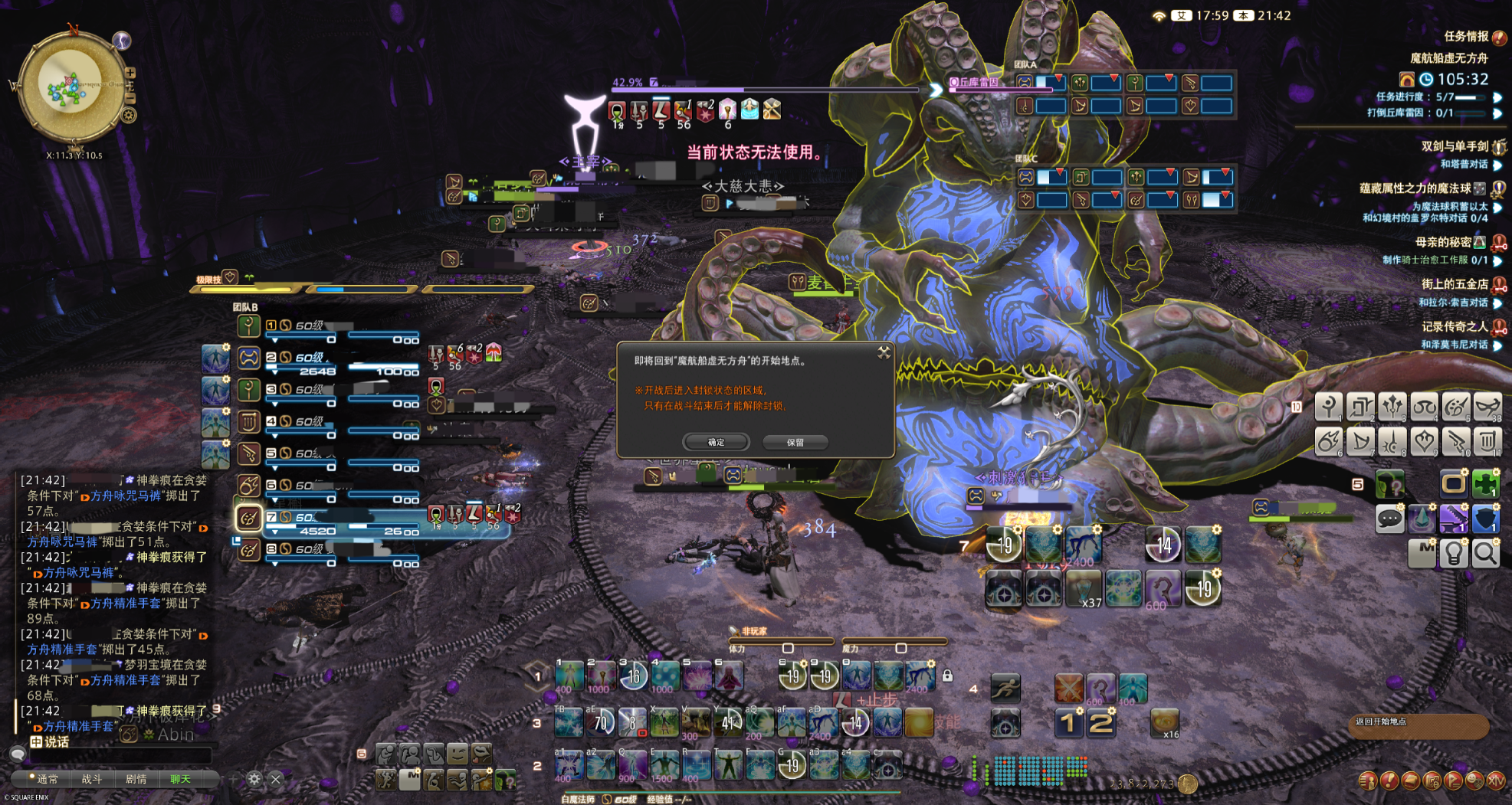Switch to the 通常 chat tab
The image size is (1512, 805).
[46, 779]
